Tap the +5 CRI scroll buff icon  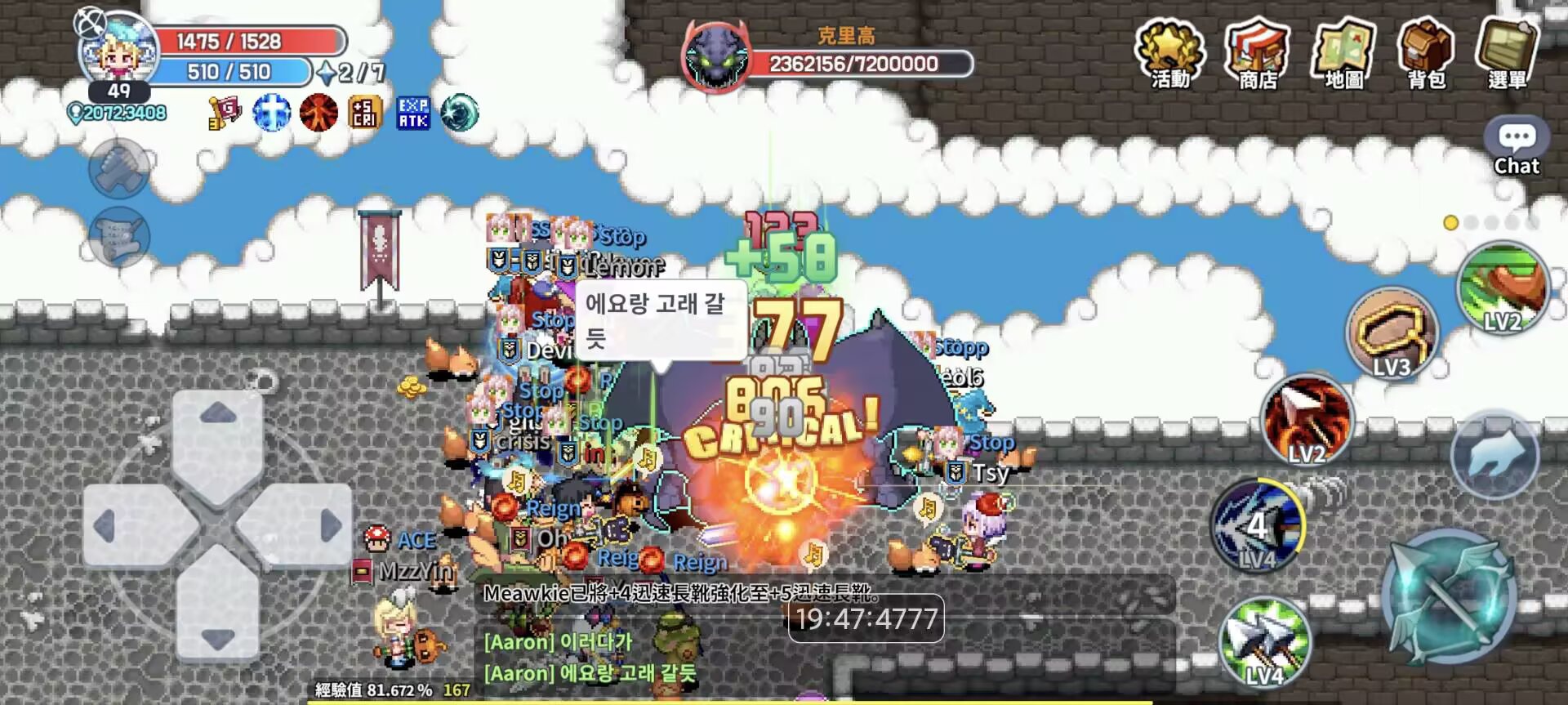click(x=365, y=114)
